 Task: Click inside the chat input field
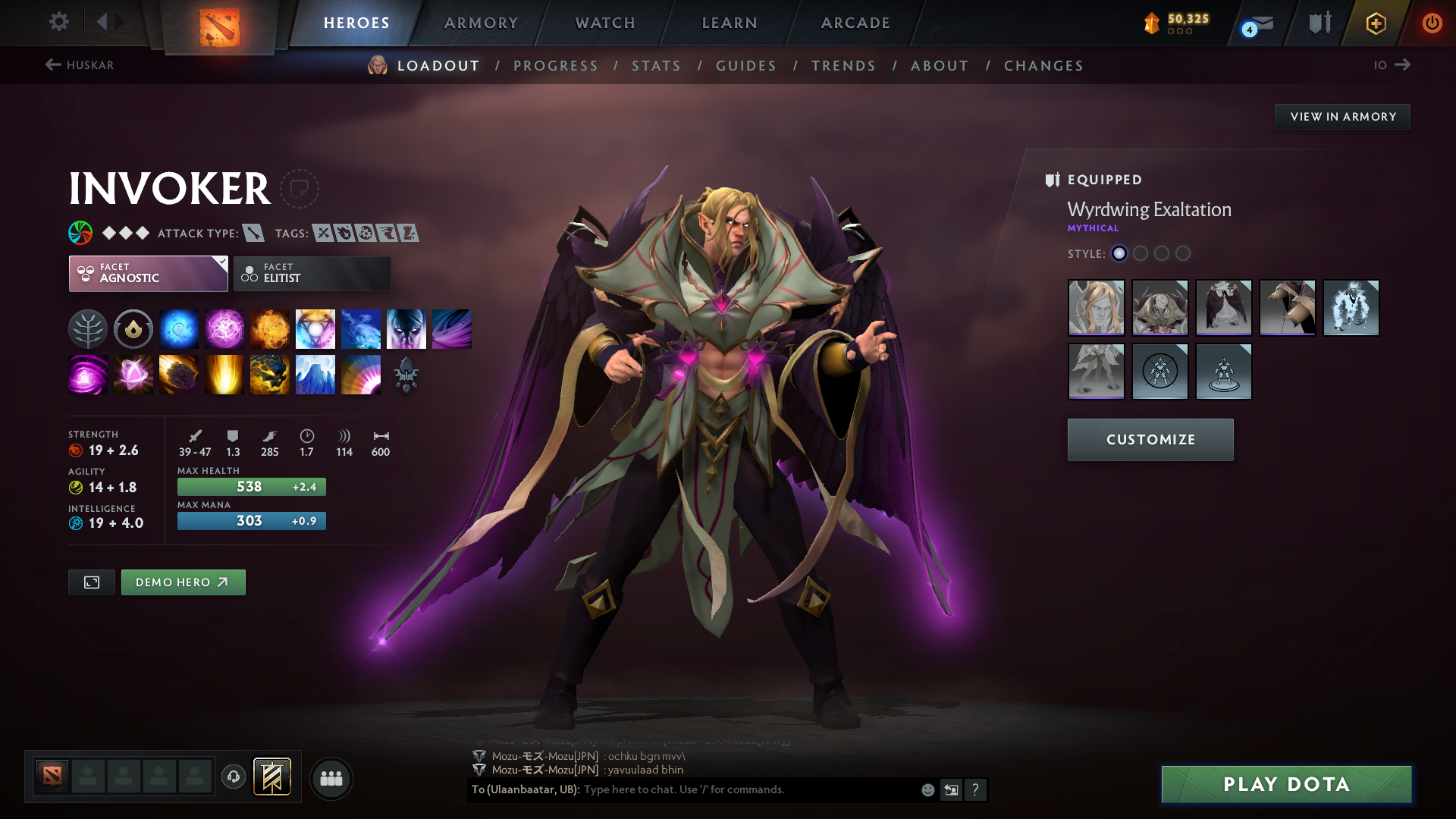point(720,789)
